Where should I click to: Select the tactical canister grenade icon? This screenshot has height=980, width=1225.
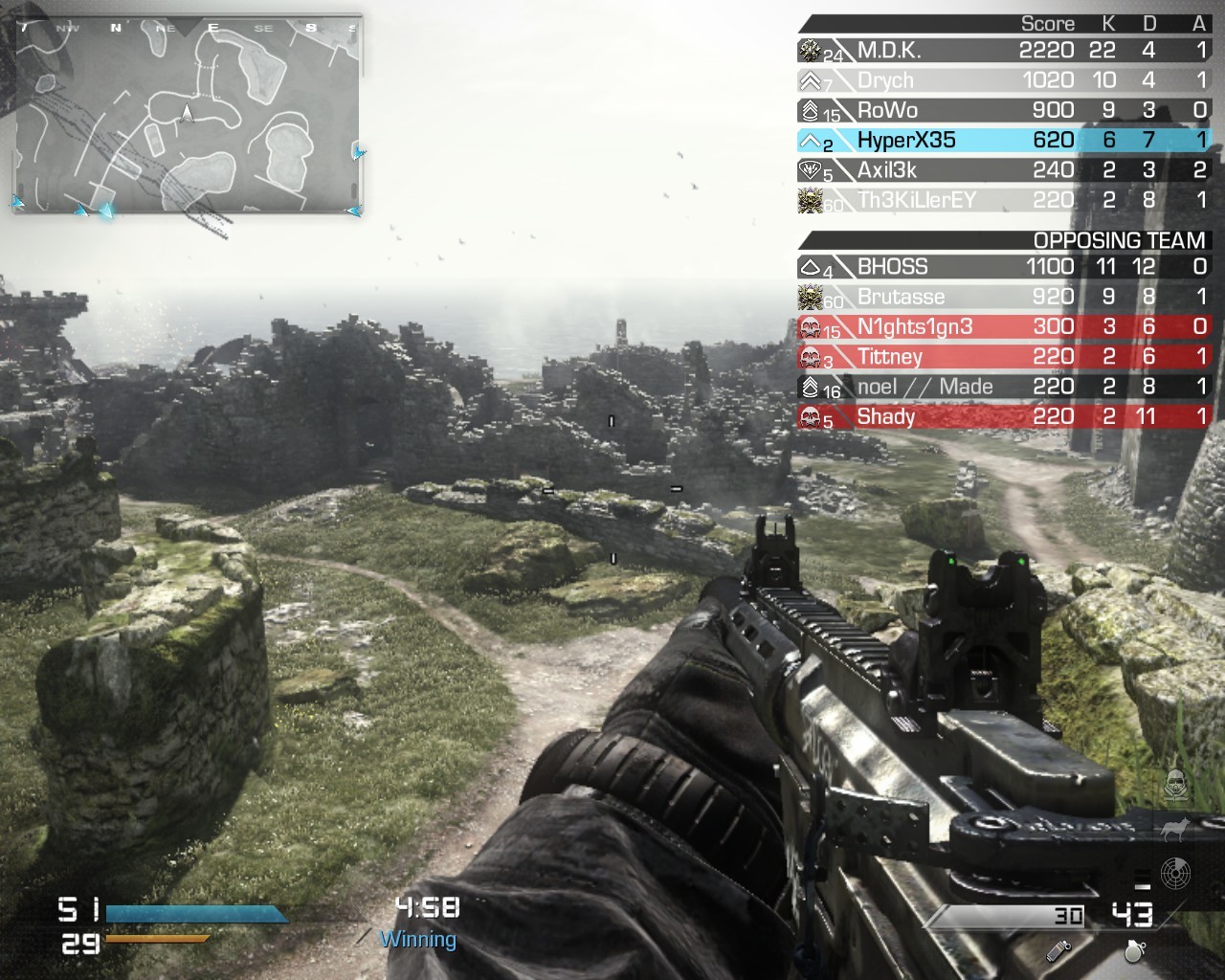pos(1058,950)
